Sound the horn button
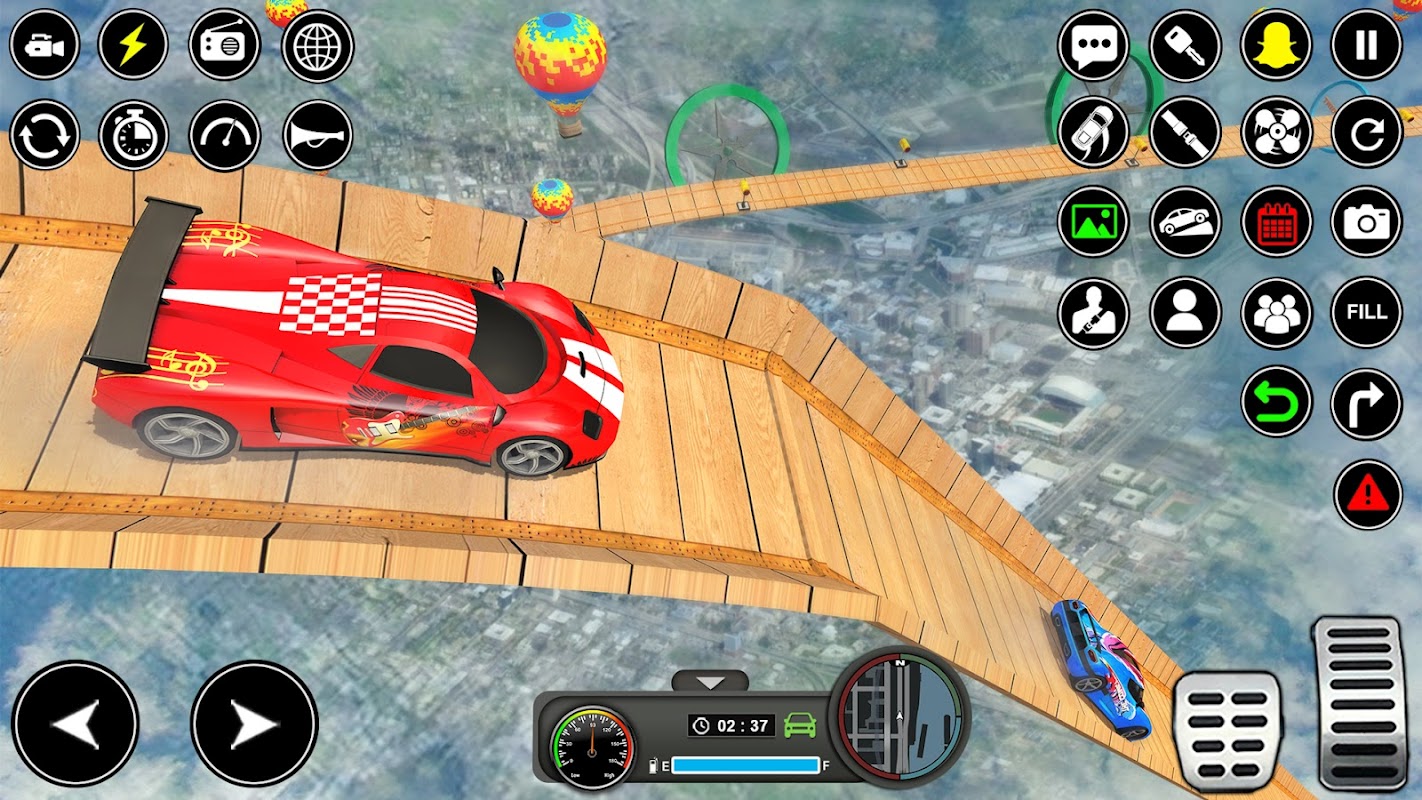This screenshot has width=1422, height=800. (x=317, y=135)
